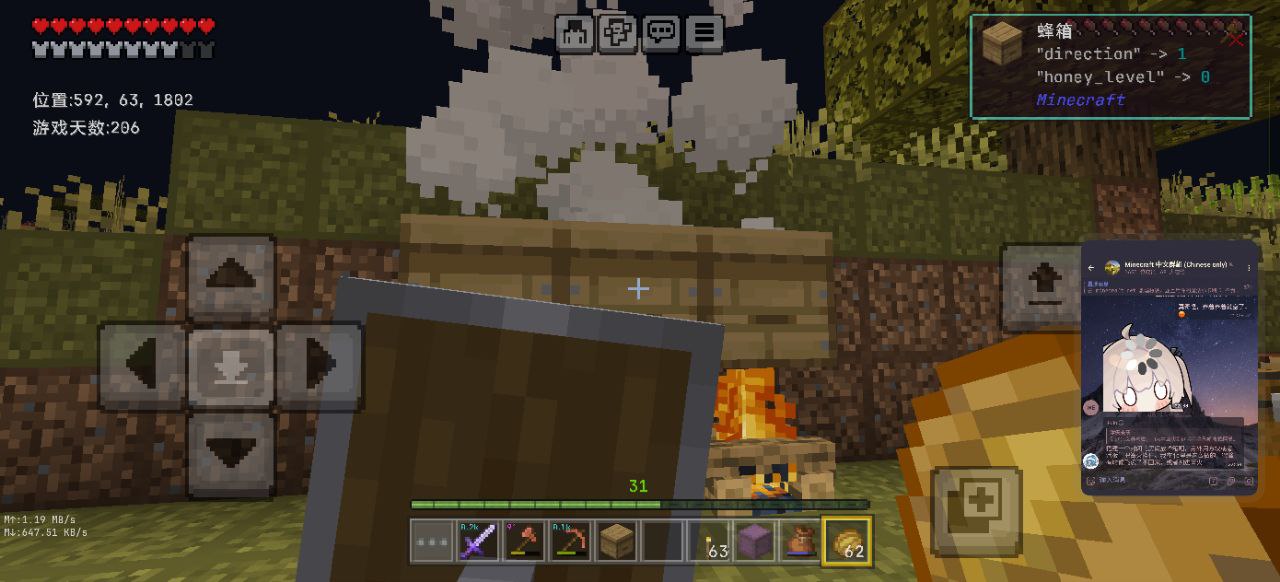Select the brown bundle hotbar slot

tap(800, 541)
